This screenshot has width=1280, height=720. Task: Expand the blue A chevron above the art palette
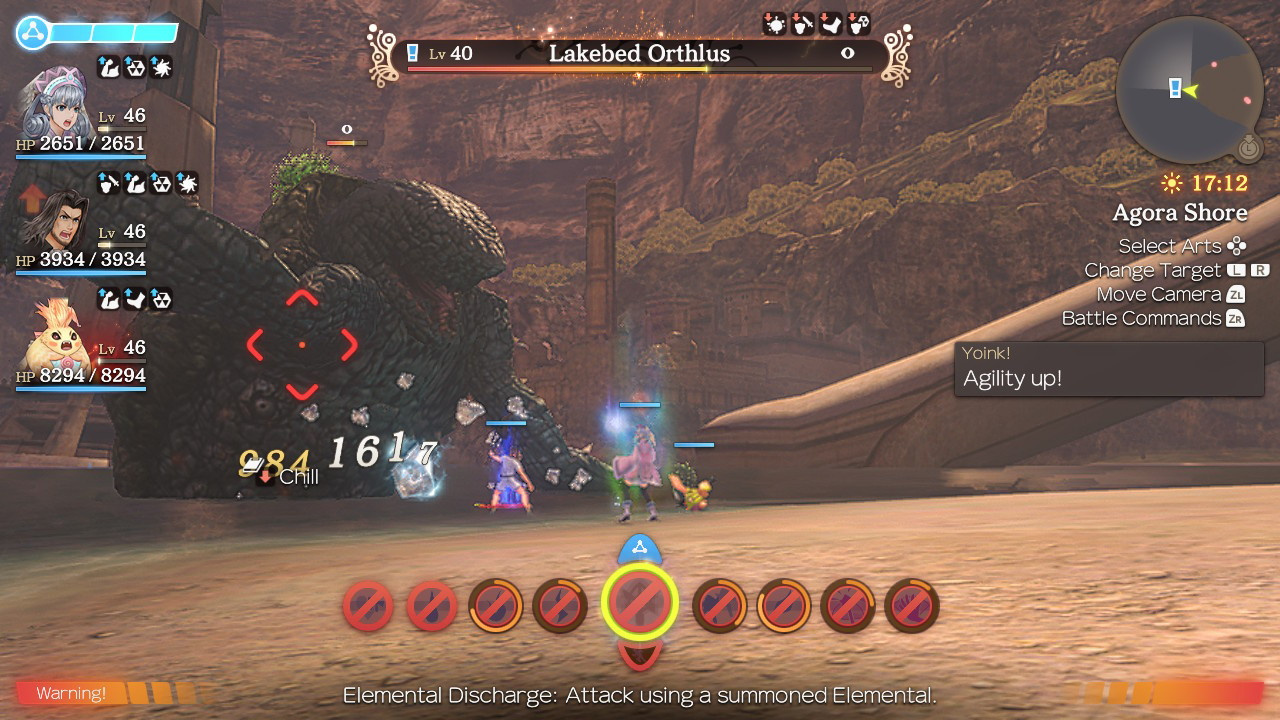coord(640,547)
